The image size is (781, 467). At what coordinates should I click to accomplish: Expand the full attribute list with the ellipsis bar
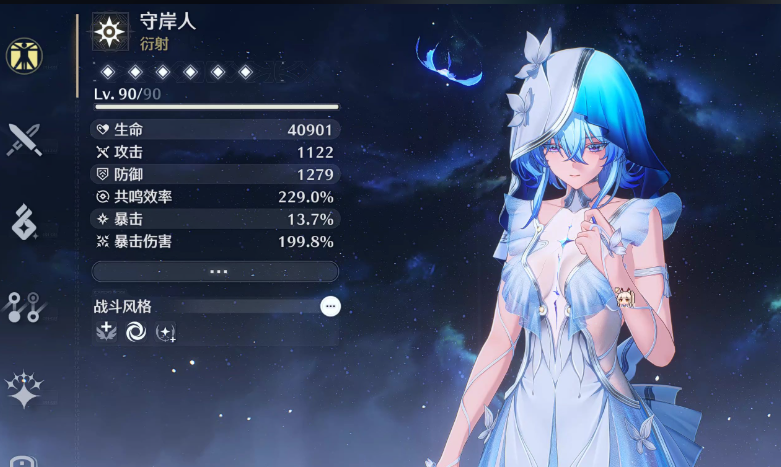215,272
